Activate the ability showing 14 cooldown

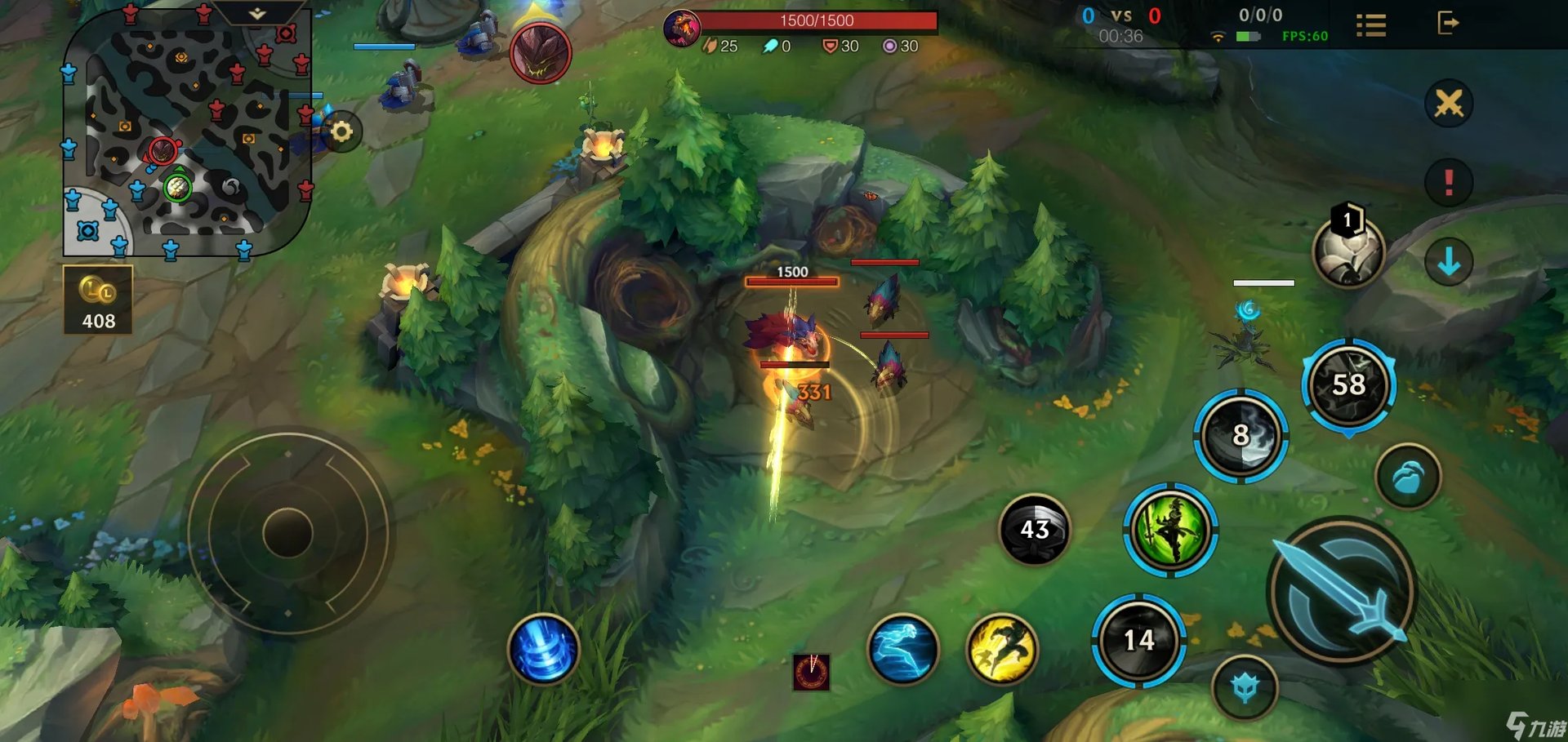[1138, 641]
